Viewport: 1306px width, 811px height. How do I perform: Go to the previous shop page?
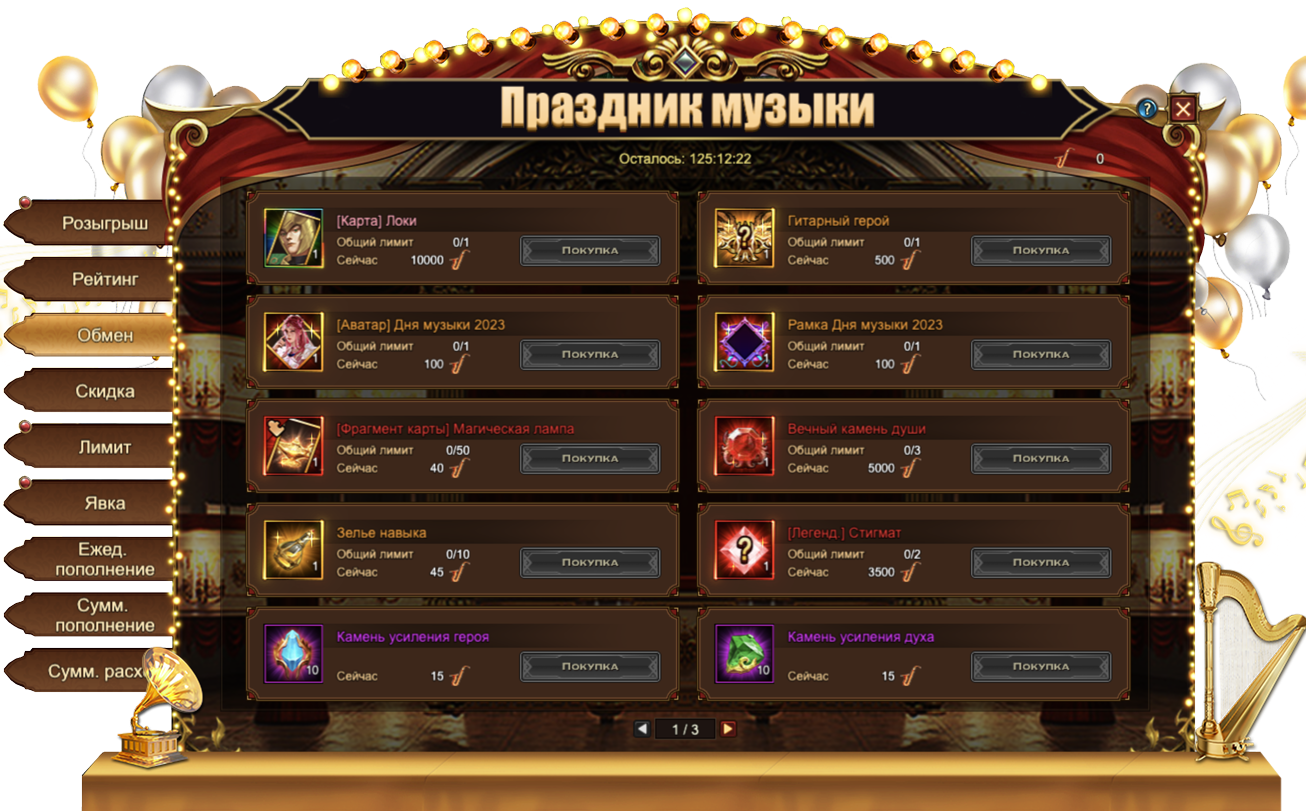coord(642,730)
